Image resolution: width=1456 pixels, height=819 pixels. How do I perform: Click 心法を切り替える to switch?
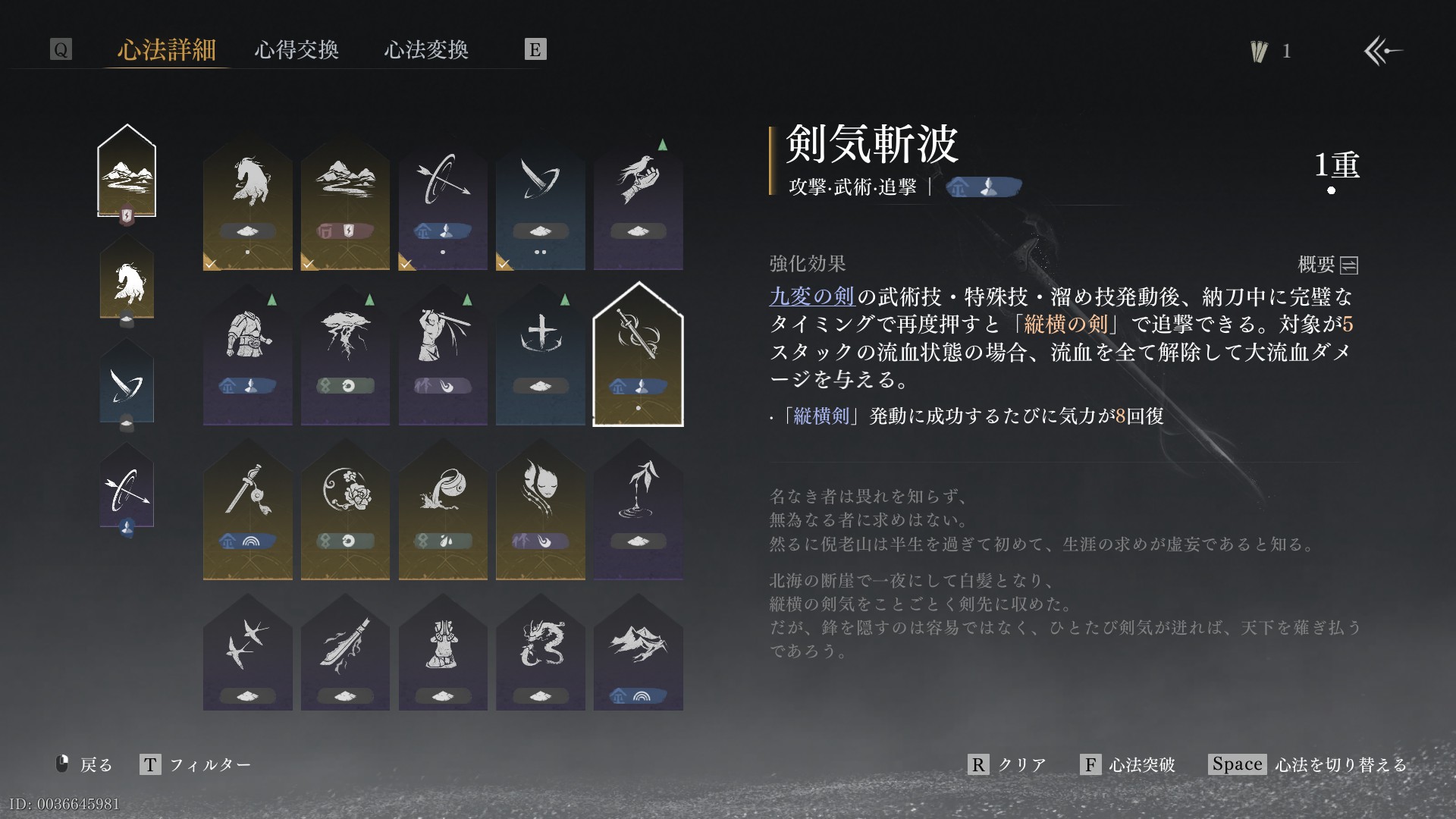1308,764
